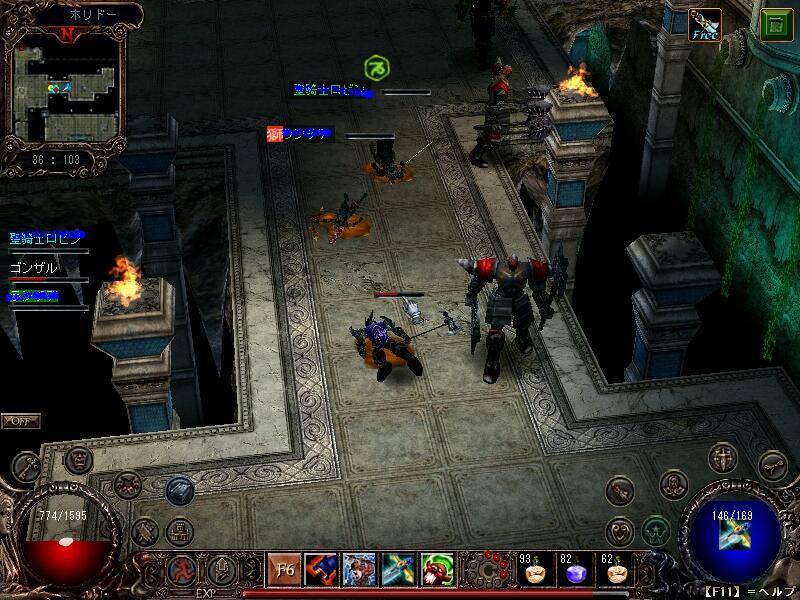
Task: Use the potion slot showing 93
Action: point(537,571)
